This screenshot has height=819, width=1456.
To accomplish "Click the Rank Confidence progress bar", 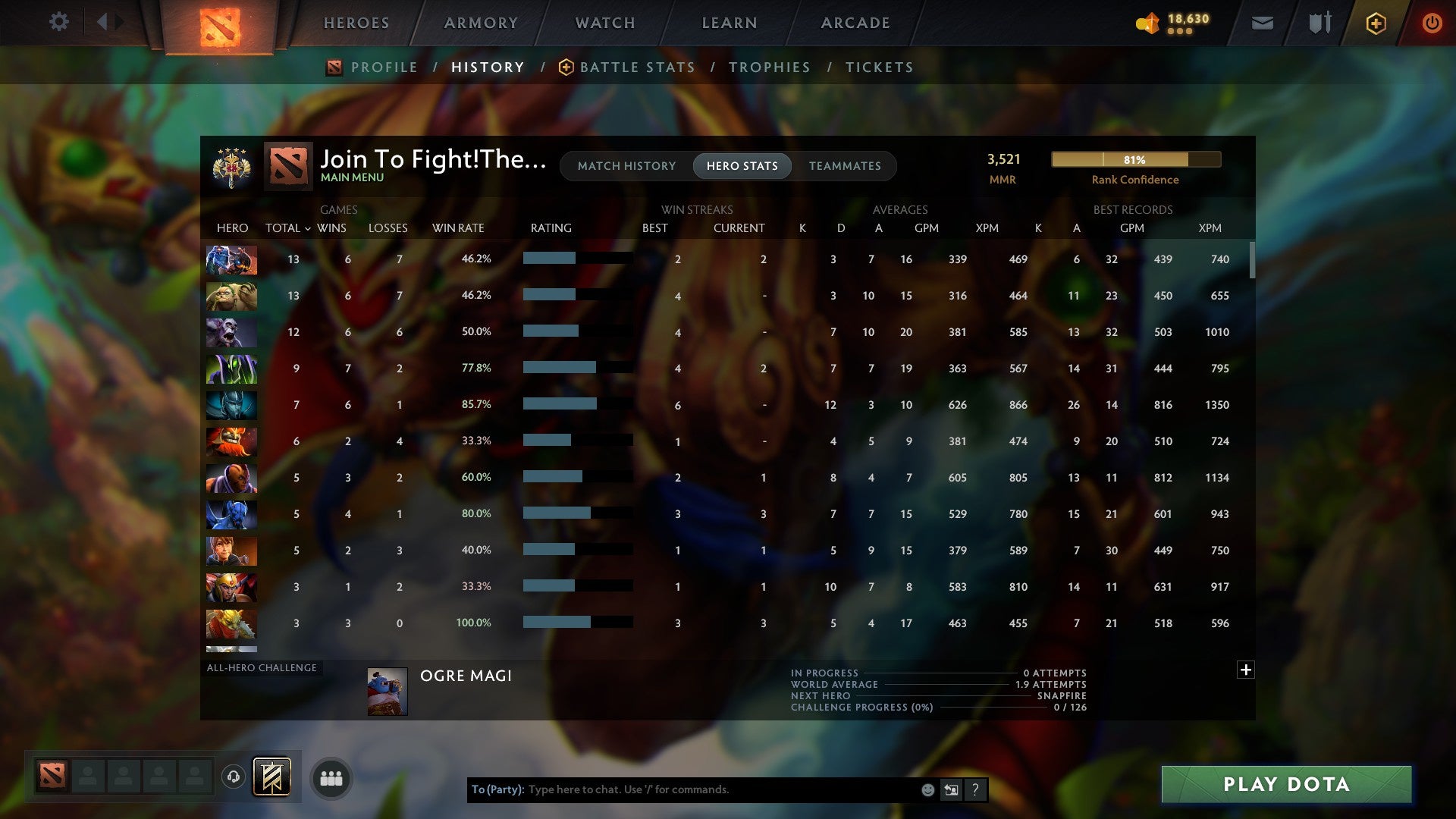I will click(1135, 159).
